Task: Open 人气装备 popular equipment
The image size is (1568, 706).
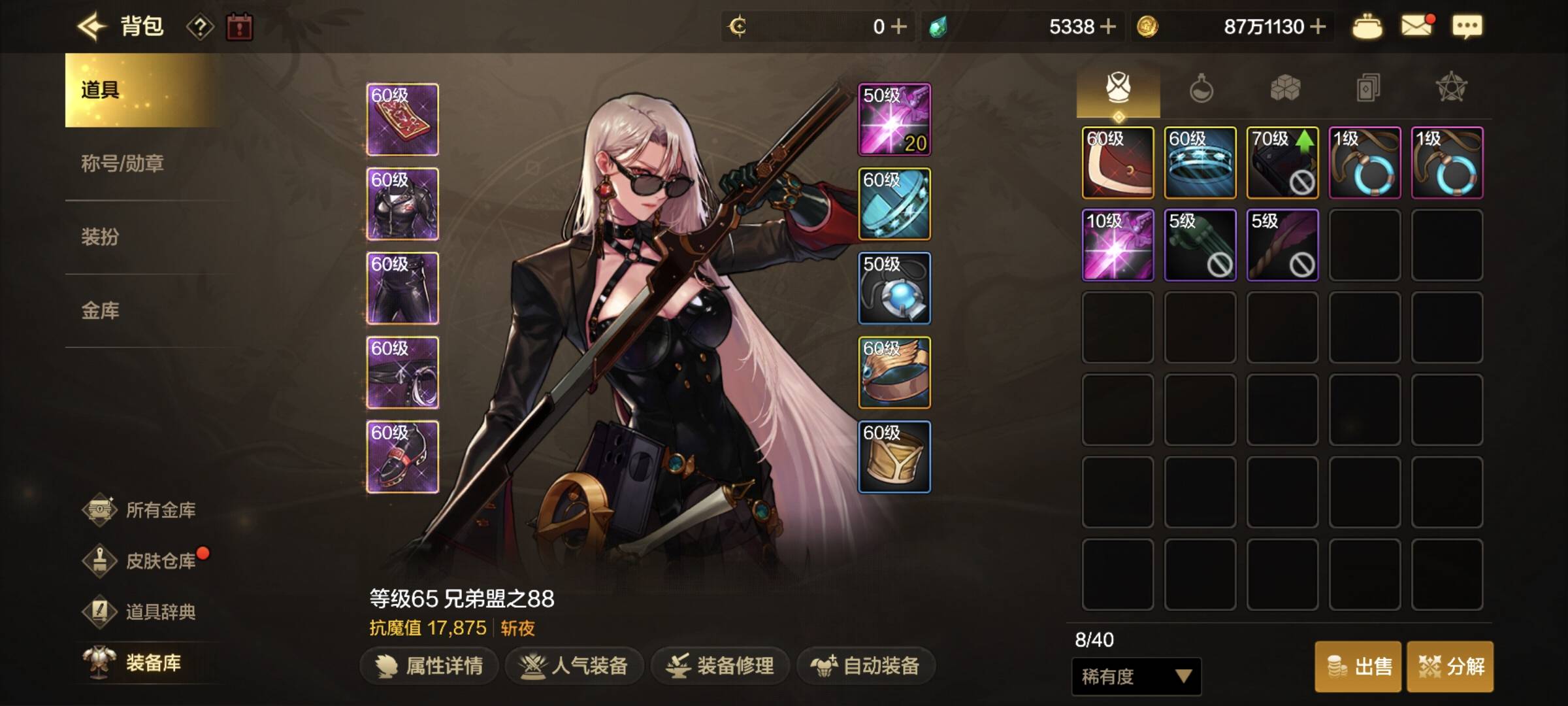Action: tap(574, 665)
